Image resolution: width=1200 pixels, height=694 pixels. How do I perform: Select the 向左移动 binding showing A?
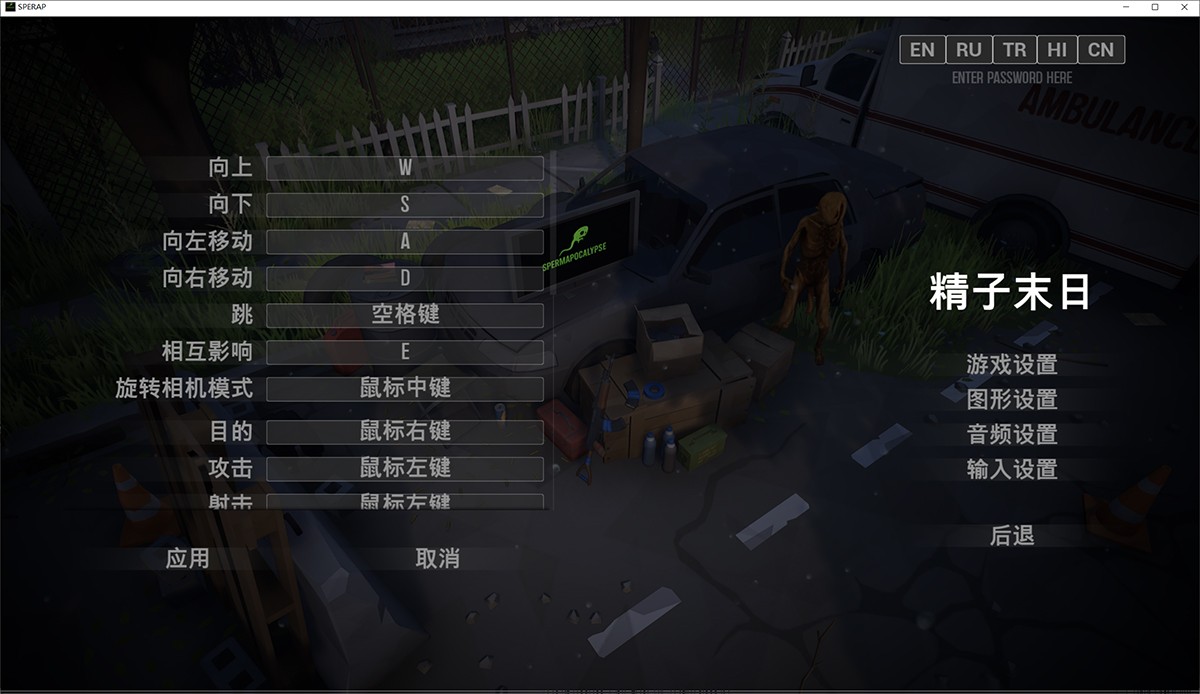tap(405, 242)
